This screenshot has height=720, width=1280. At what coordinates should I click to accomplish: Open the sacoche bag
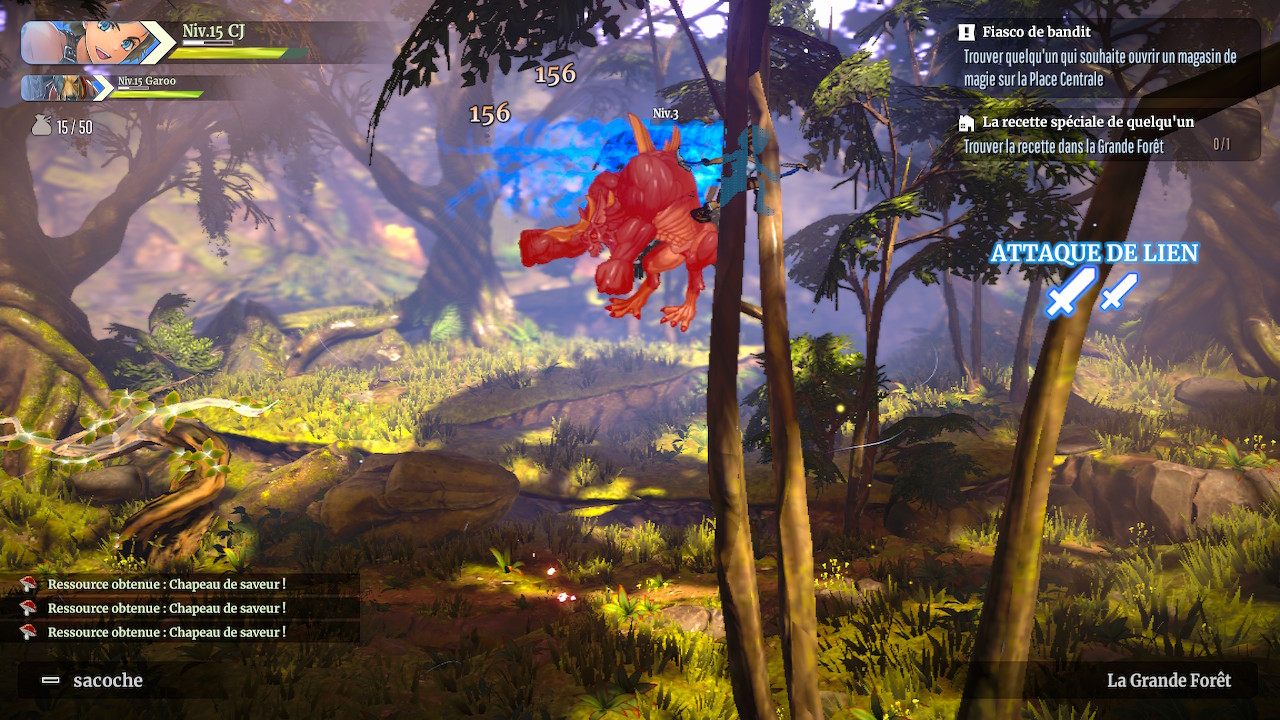94,681
